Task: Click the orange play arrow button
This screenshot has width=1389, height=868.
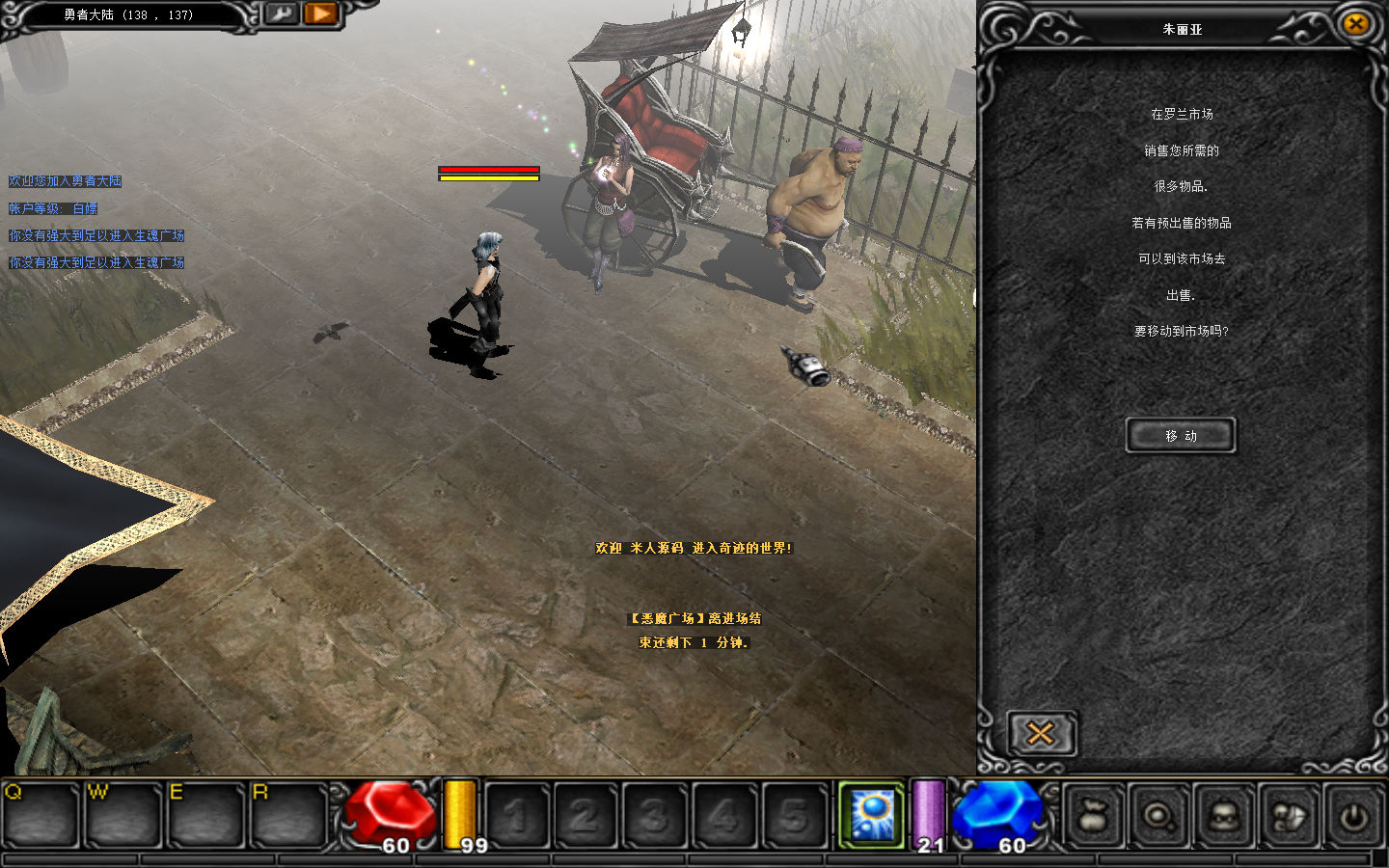Action: [x=321, y=14]
